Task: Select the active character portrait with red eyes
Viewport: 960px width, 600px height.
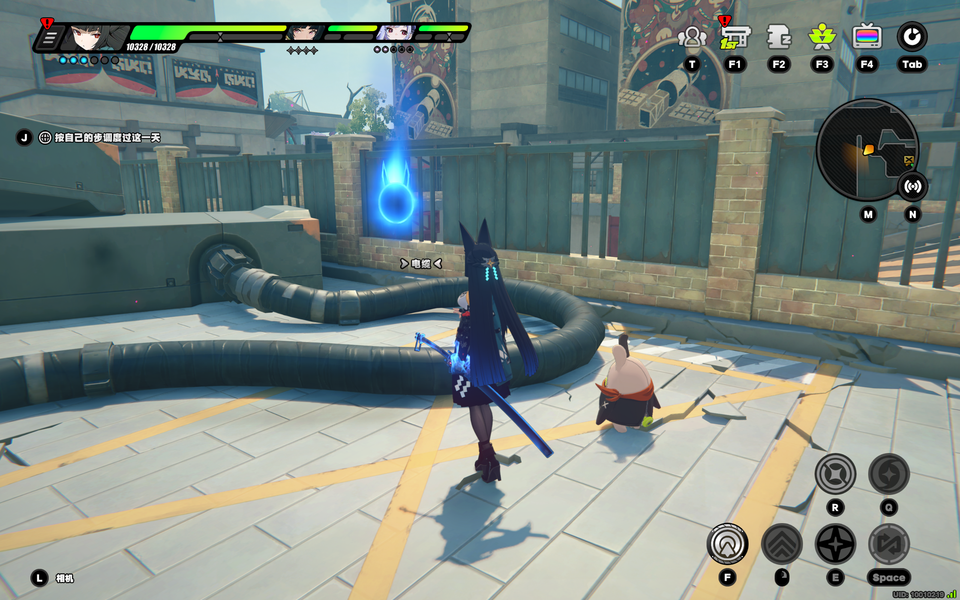Action: pos(92,37)
